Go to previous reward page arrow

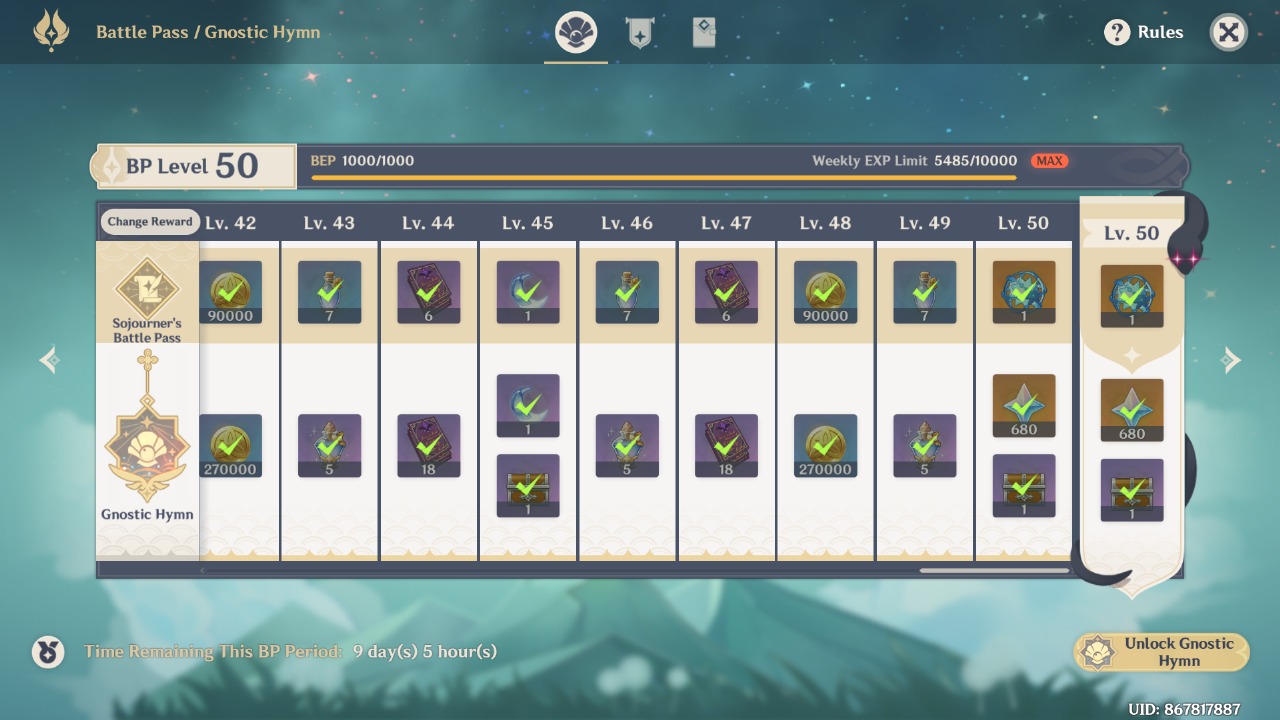click(49, 360)
